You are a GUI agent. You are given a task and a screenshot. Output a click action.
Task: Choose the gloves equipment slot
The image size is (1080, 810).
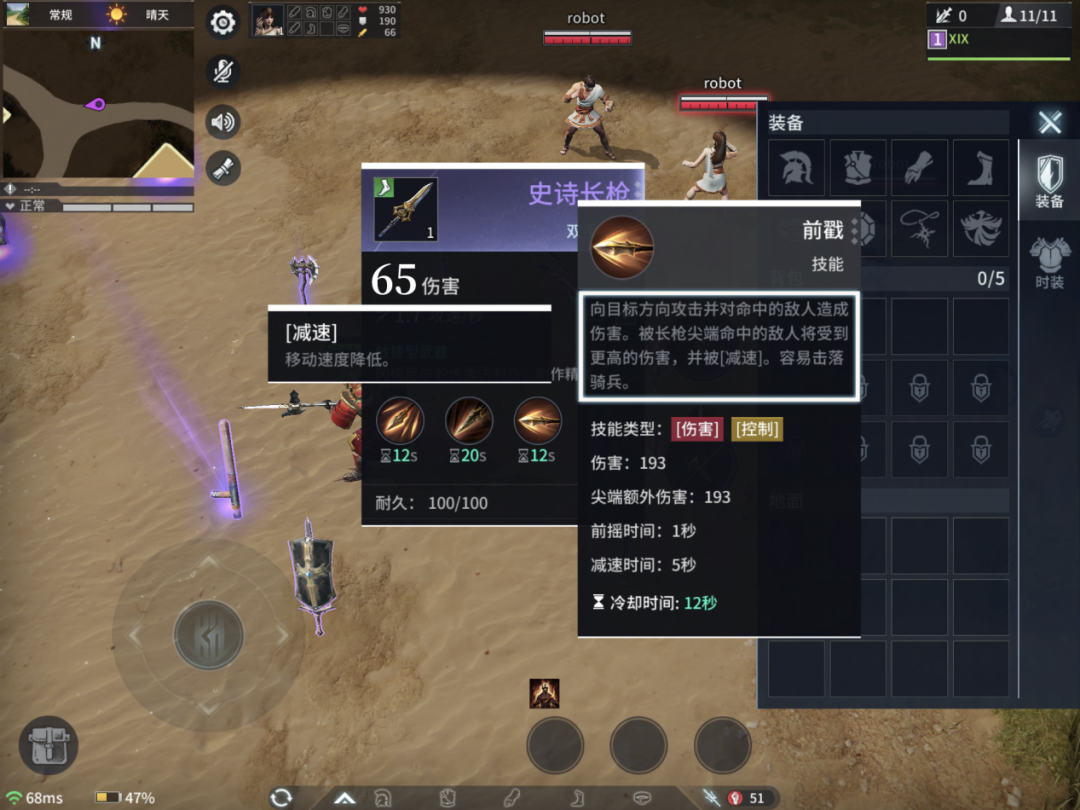pos(919,168)
